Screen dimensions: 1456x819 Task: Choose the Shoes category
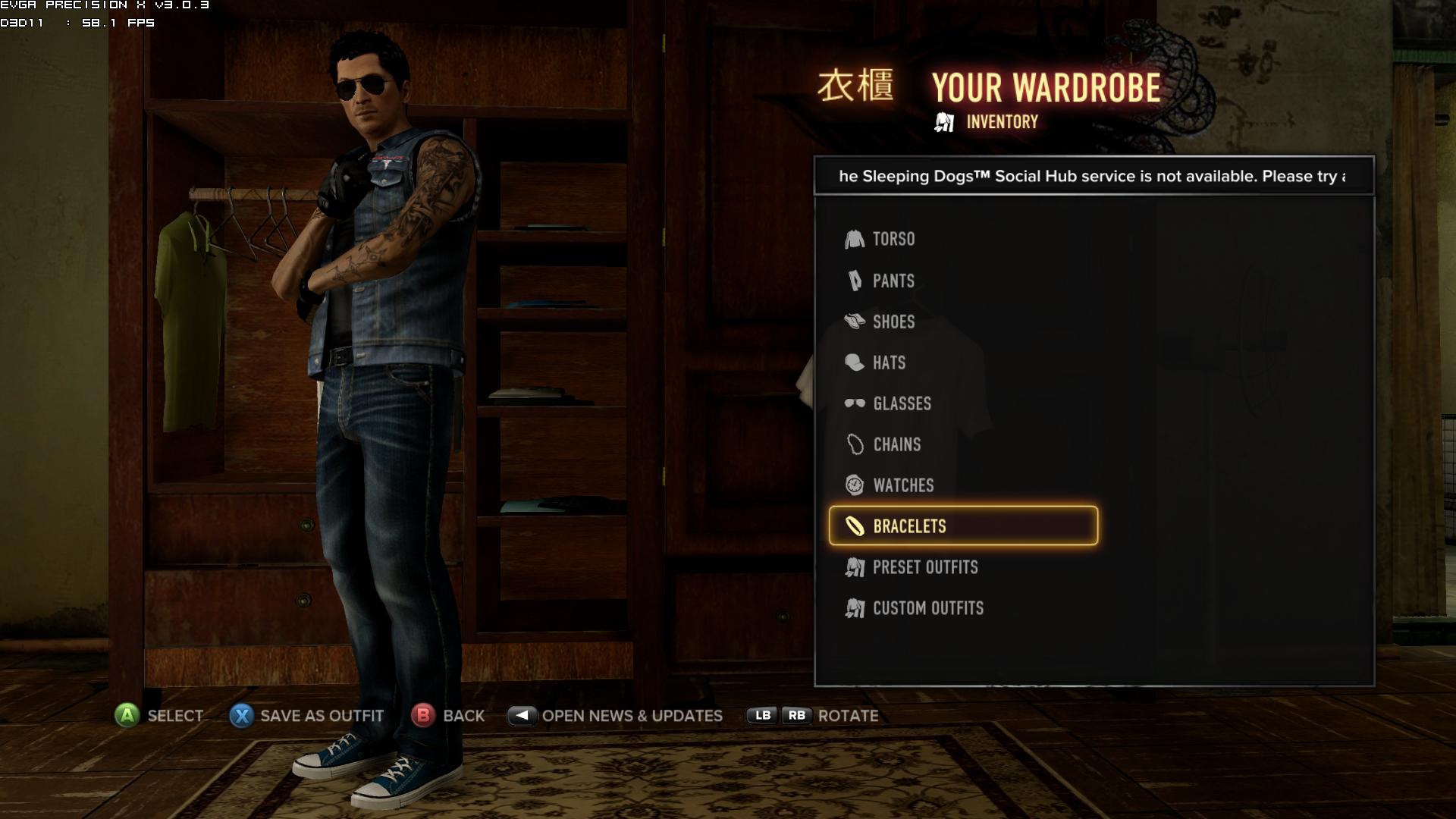tap(893, 322)
